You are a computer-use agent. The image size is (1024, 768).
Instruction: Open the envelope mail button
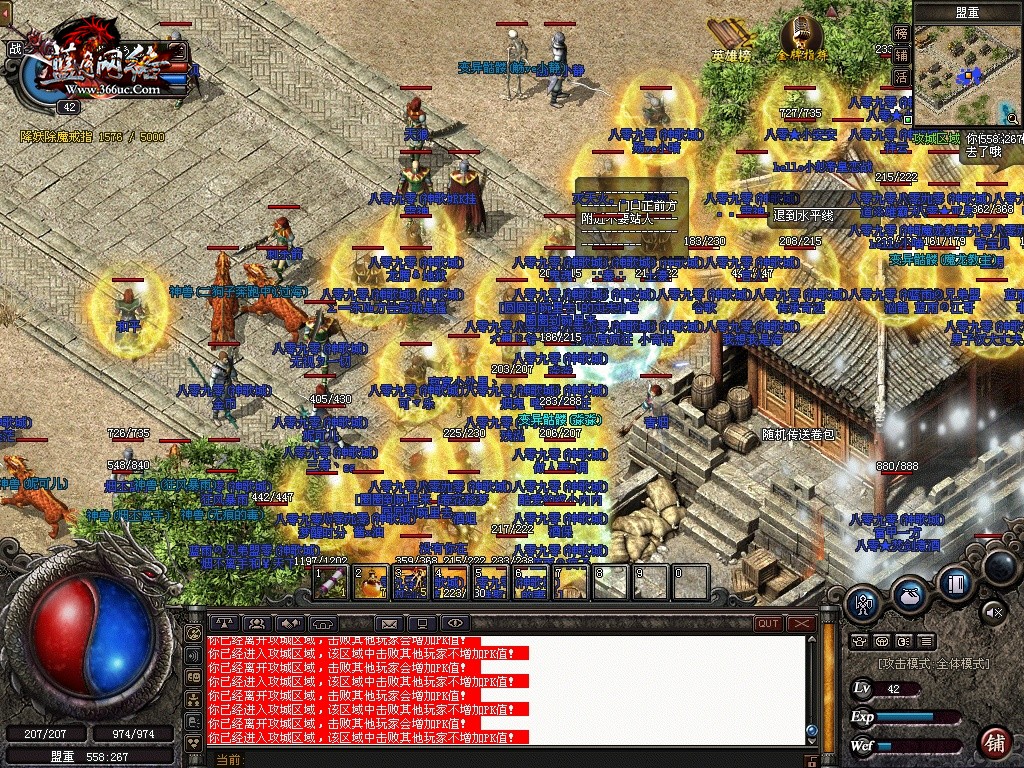(388, 623)
